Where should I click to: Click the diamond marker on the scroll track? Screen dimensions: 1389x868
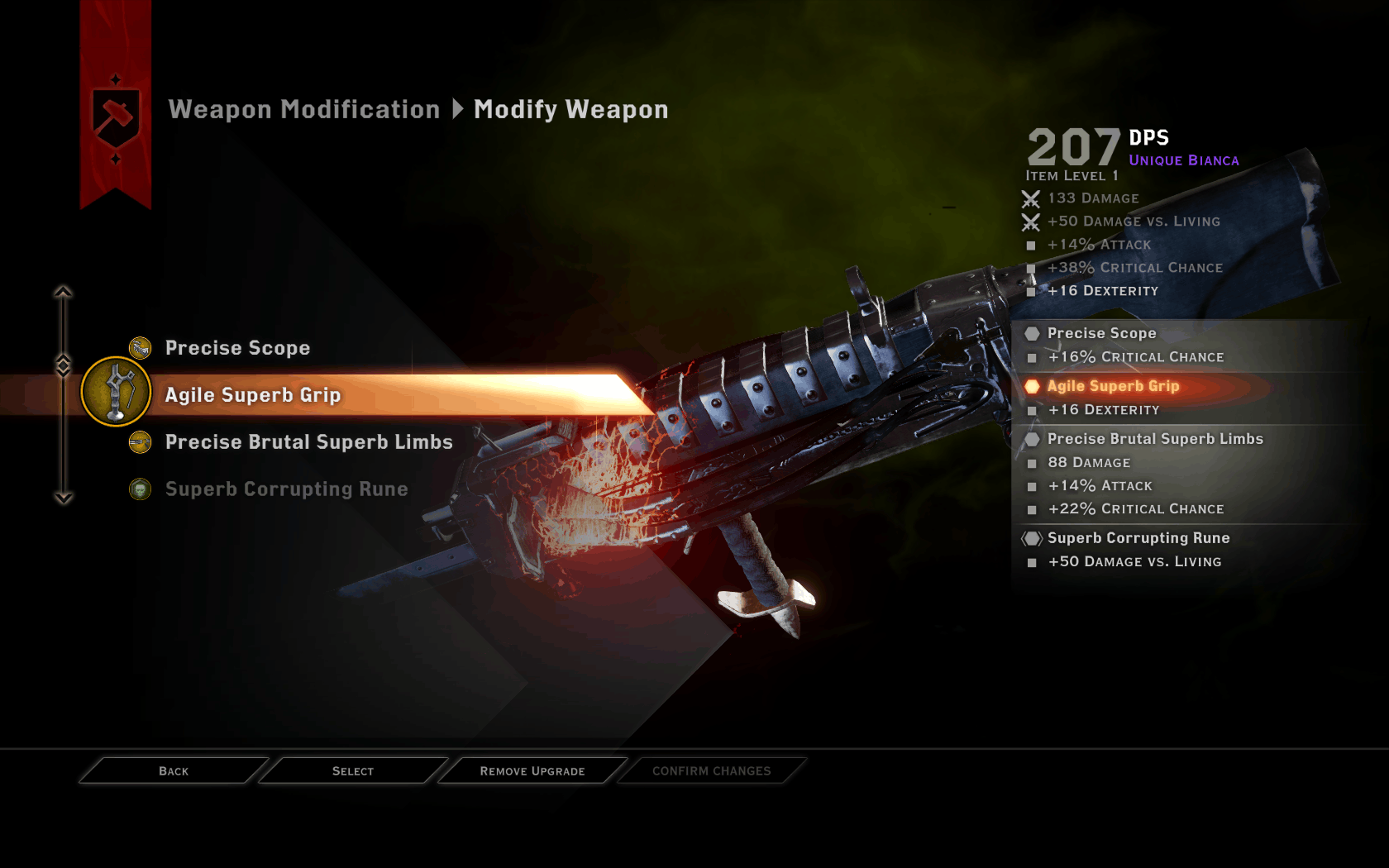pyautogui.click(x=64, y=362)
